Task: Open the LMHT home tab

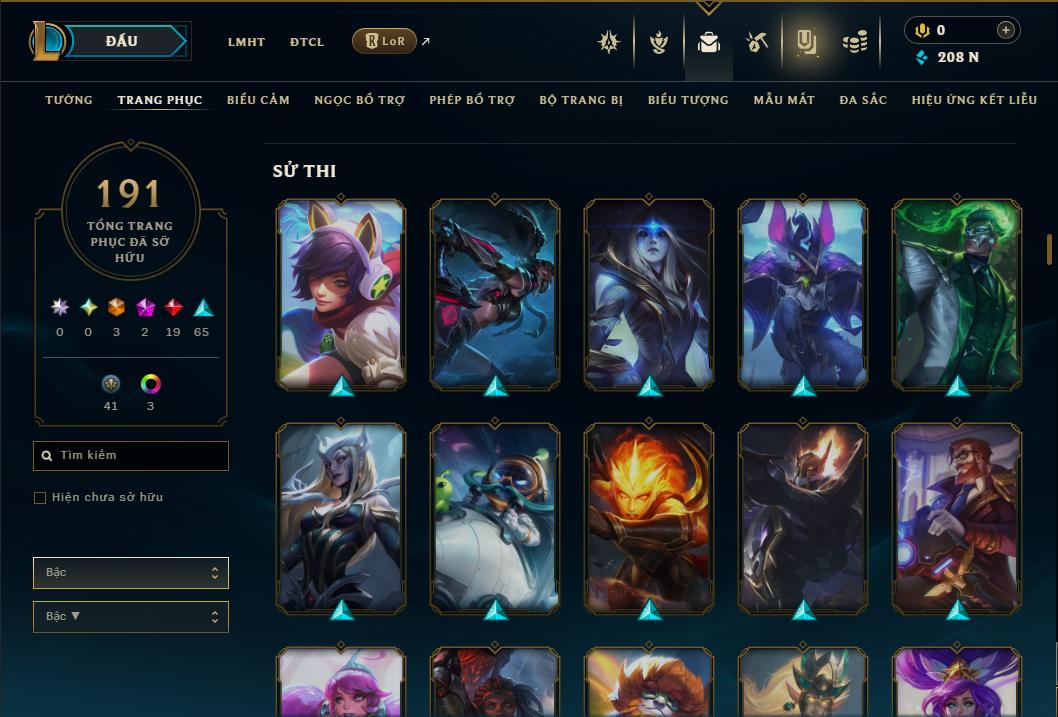Action: (246, 42)
